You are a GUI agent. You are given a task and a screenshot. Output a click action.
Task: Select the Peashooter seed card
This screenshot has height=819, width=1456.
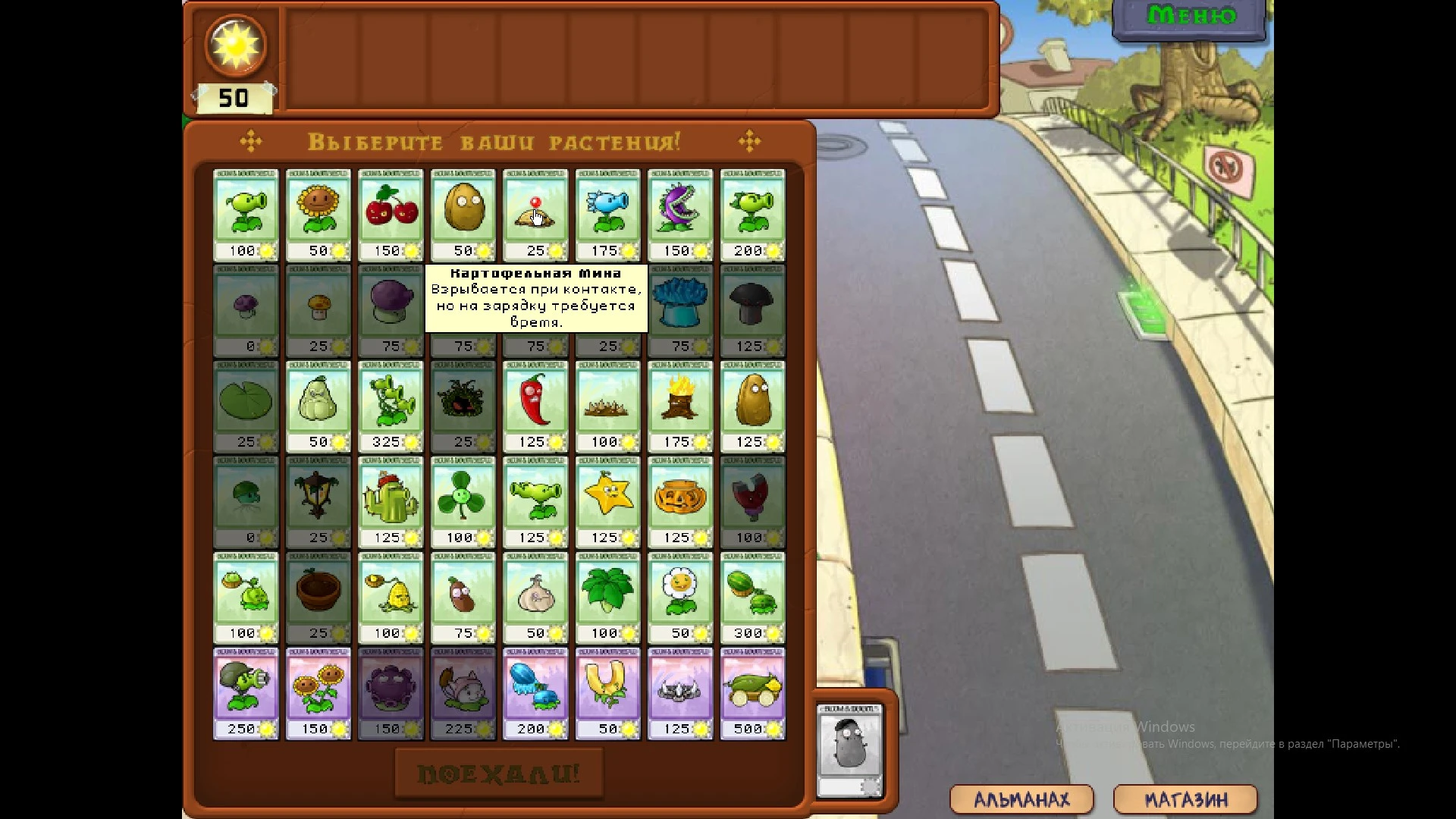[x=246, y=211]
